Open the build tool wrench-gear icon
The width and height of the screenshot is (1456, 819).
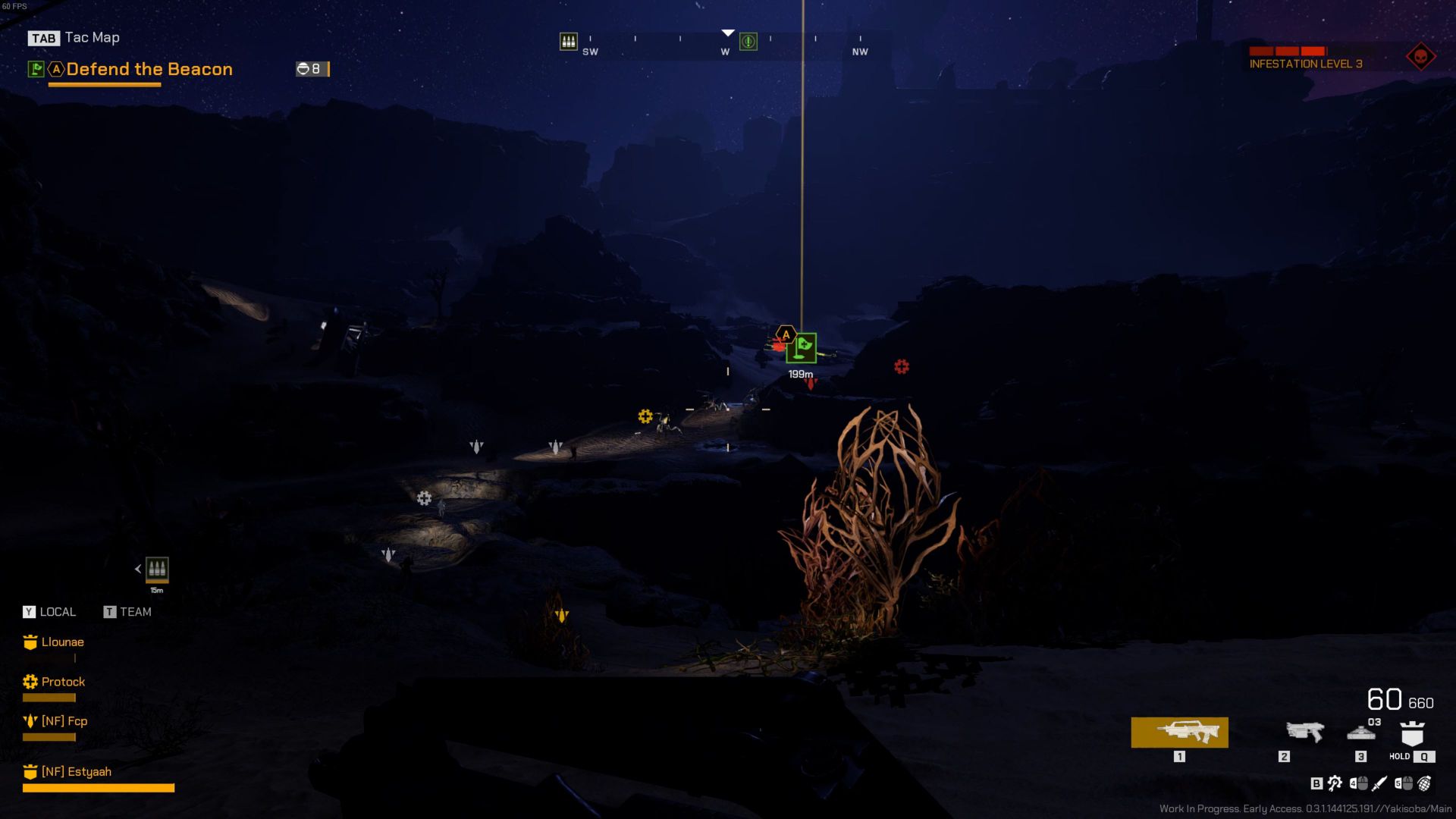pyautogui.click(x=1335, y=783)
